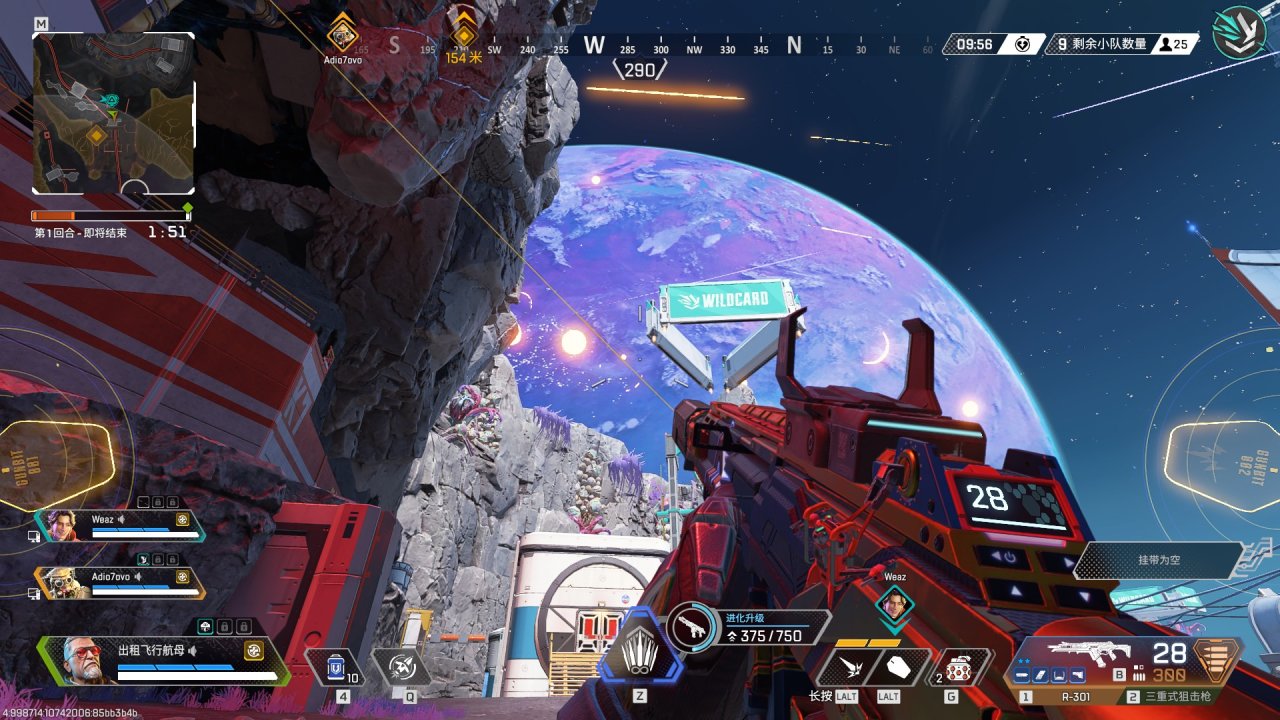Screen dimensions: 1280x720
Task: Click the 154米 ping marker on compass
Action: [463, 36]
